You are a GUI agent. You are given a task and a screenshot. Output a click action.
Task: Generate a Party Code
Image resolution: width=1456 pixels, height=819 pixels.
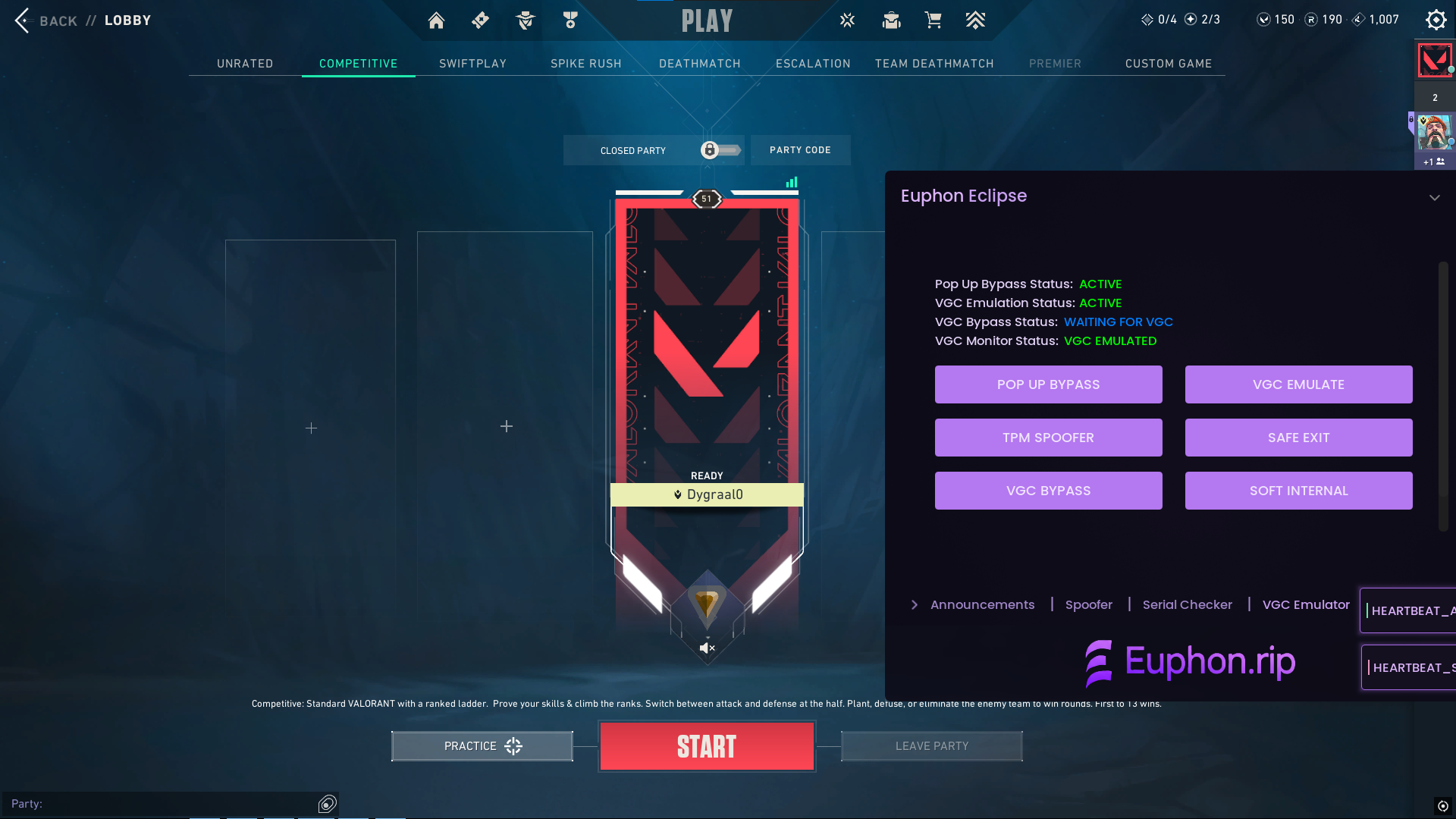coord(800,150)
